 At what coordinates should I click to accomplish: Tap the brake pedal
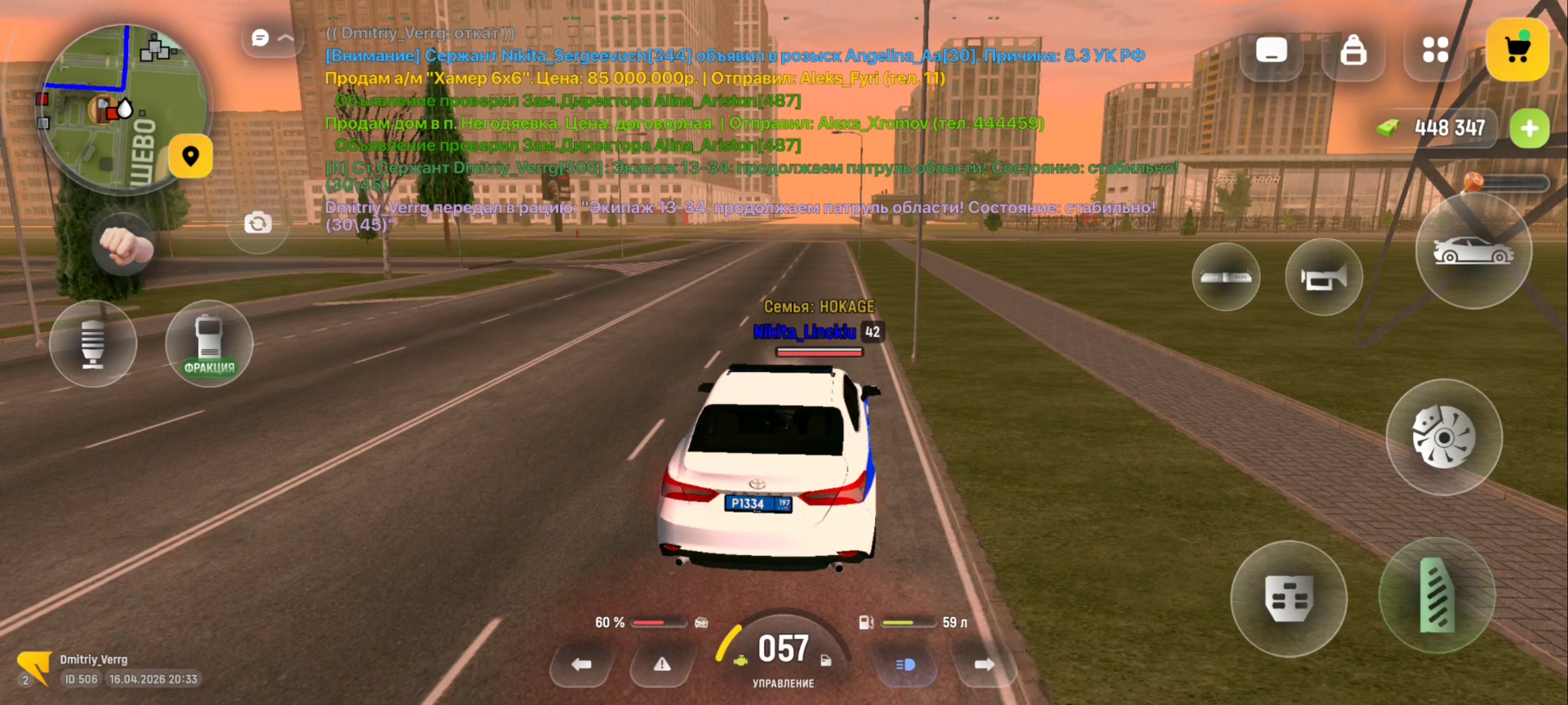tap(1289, 599)
